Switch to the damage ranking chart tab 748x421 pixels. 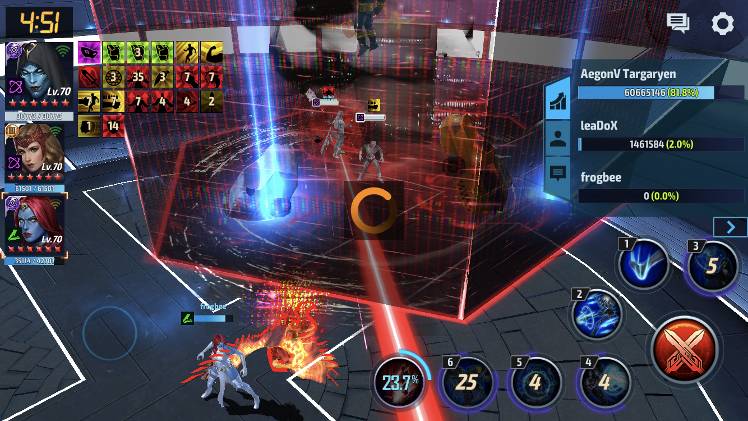click(x=558, y=100)
